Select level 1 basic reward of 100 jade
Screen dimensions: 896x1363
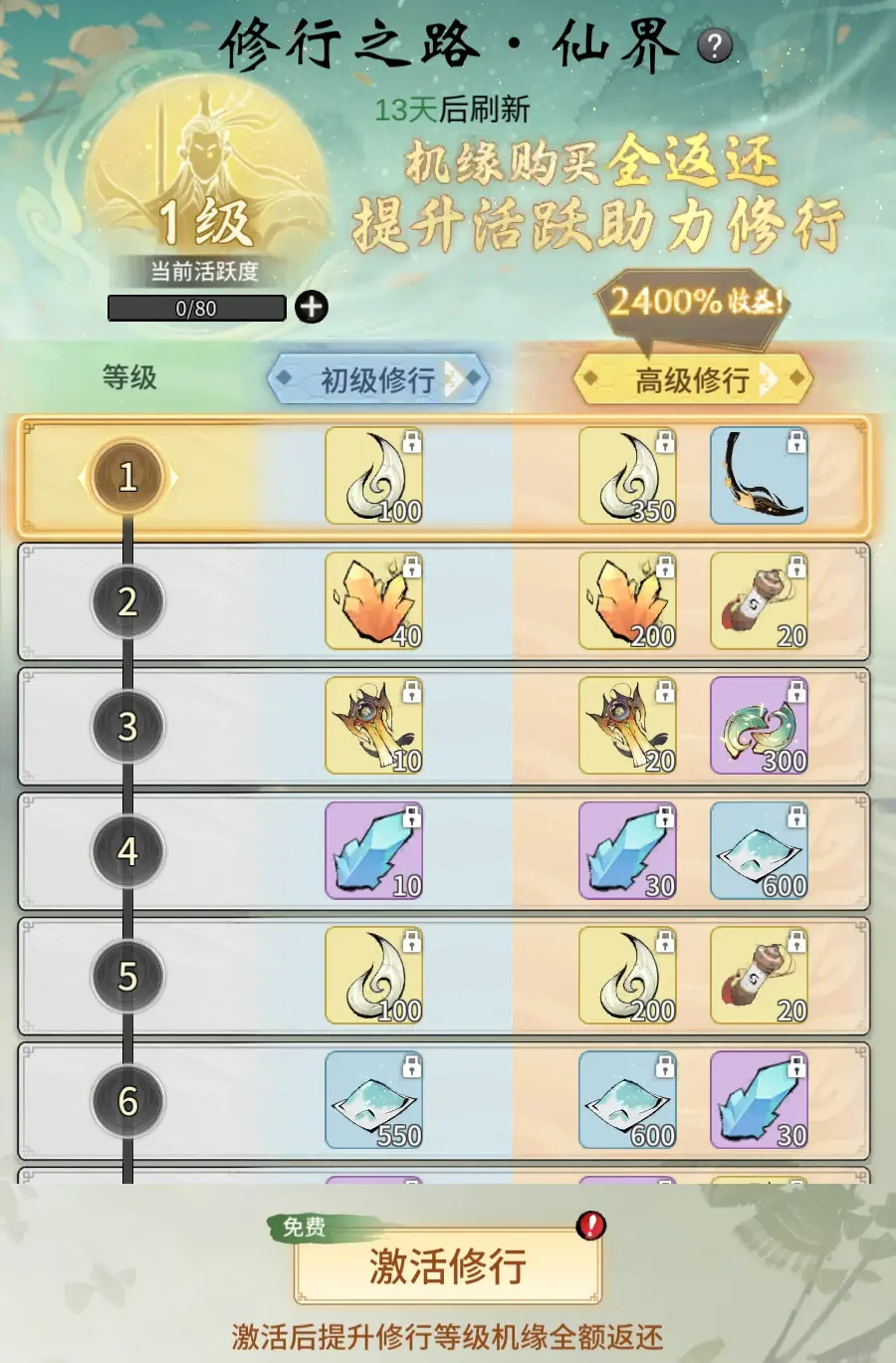click(374, 477)
